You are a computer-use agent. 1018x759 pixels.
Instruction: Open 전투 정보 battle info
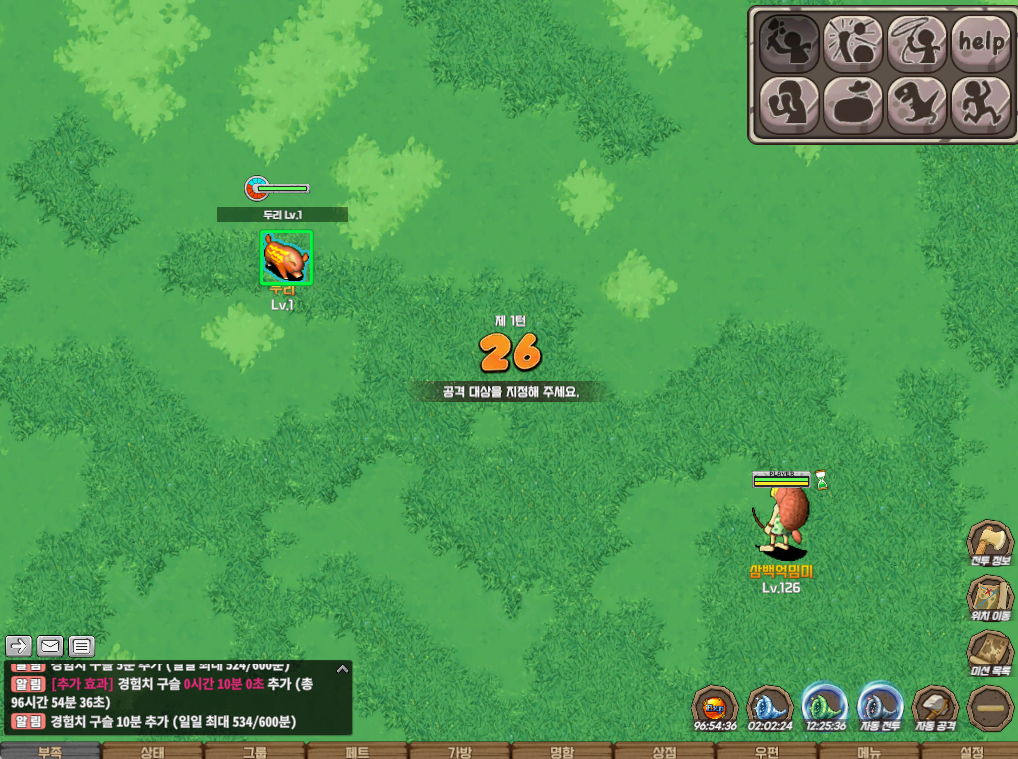(x=989, y=545)
